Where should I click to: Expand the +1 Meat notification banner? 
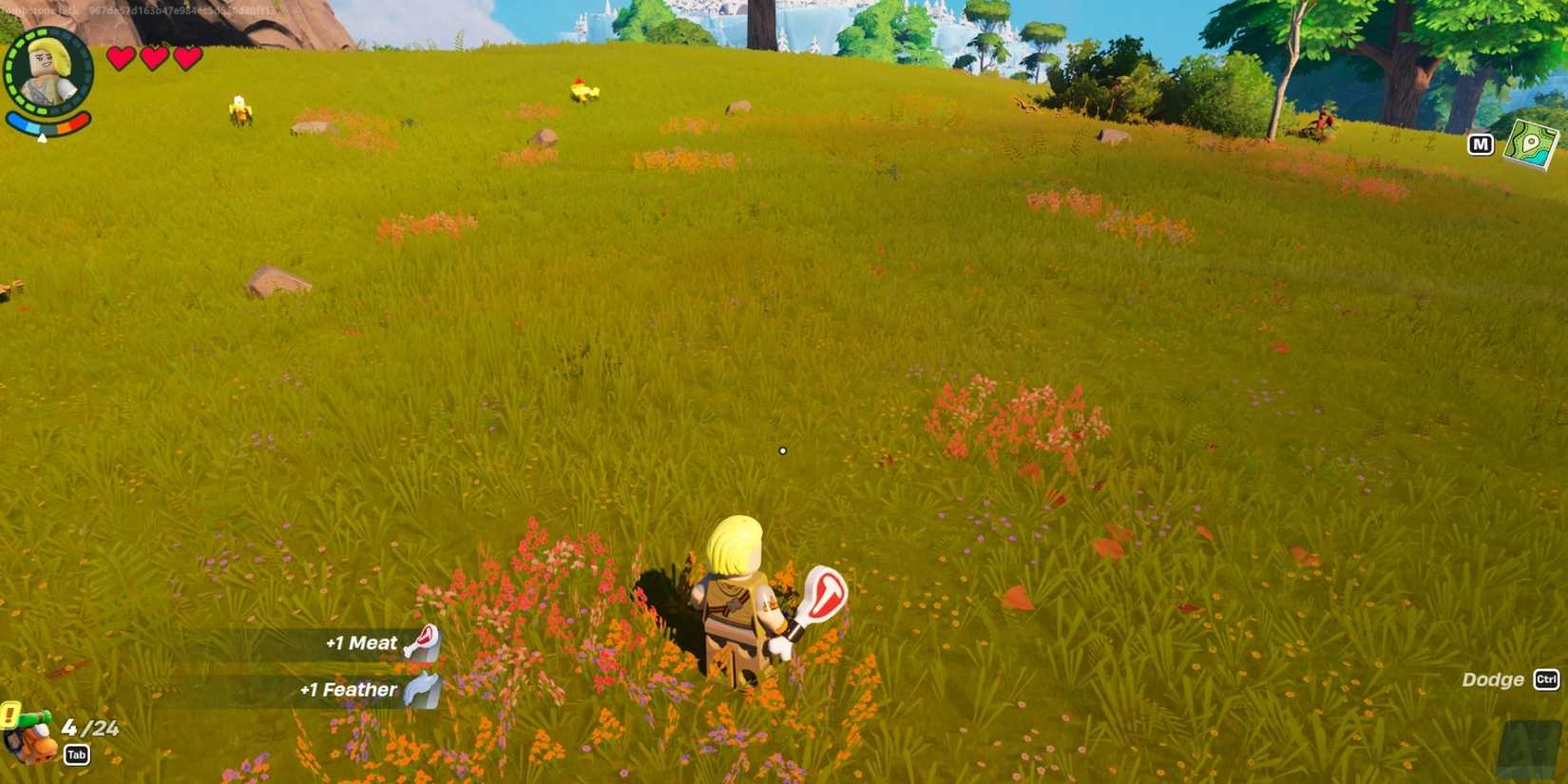[361, 642]
